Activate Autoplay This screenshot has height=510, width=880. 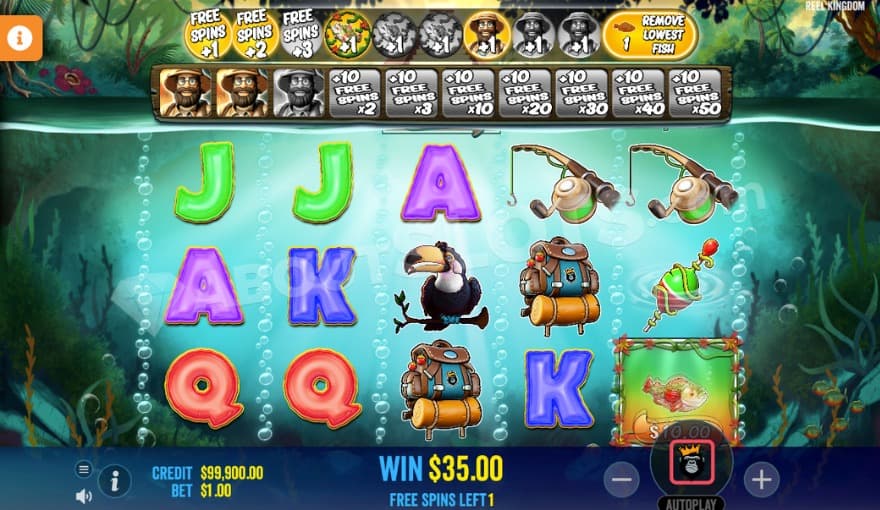pyautogui.click(x=691, y=502)
